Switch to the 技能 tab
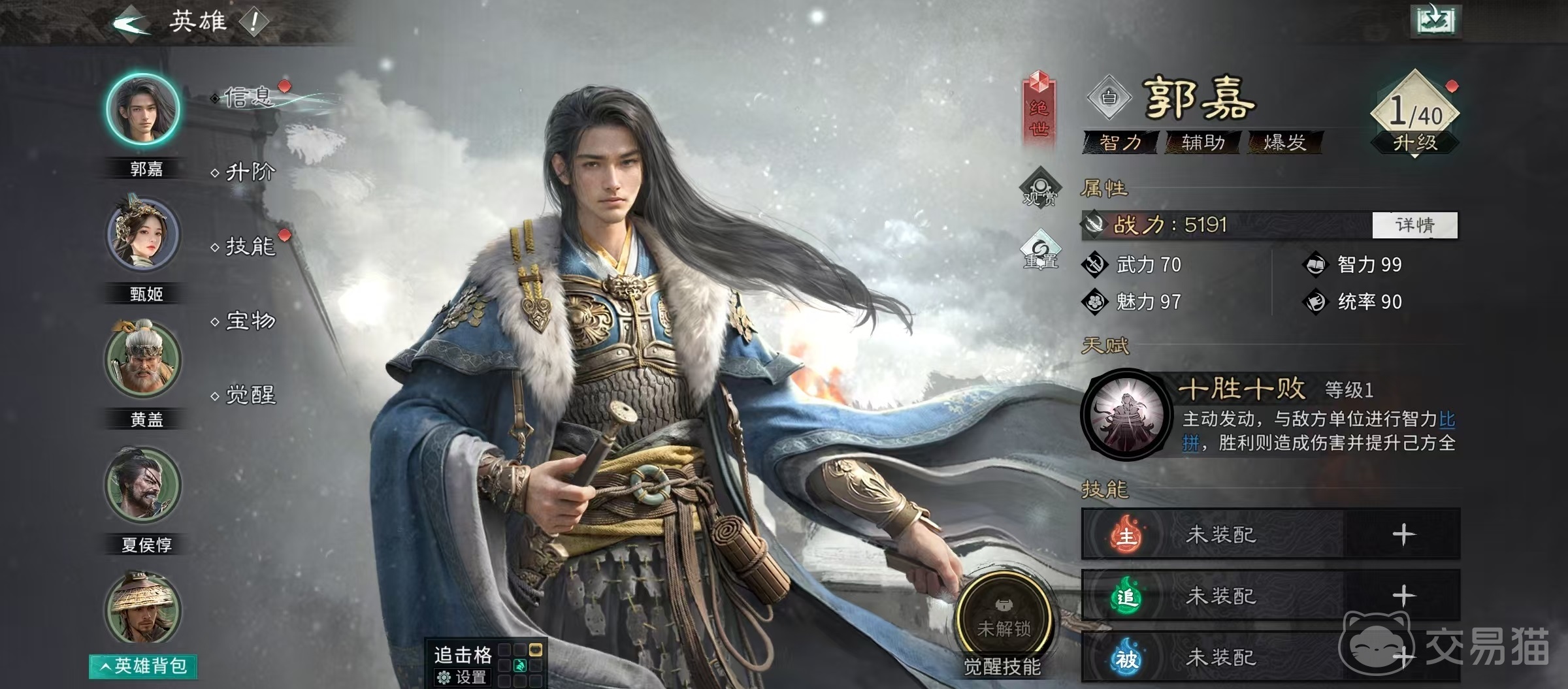 250,246
